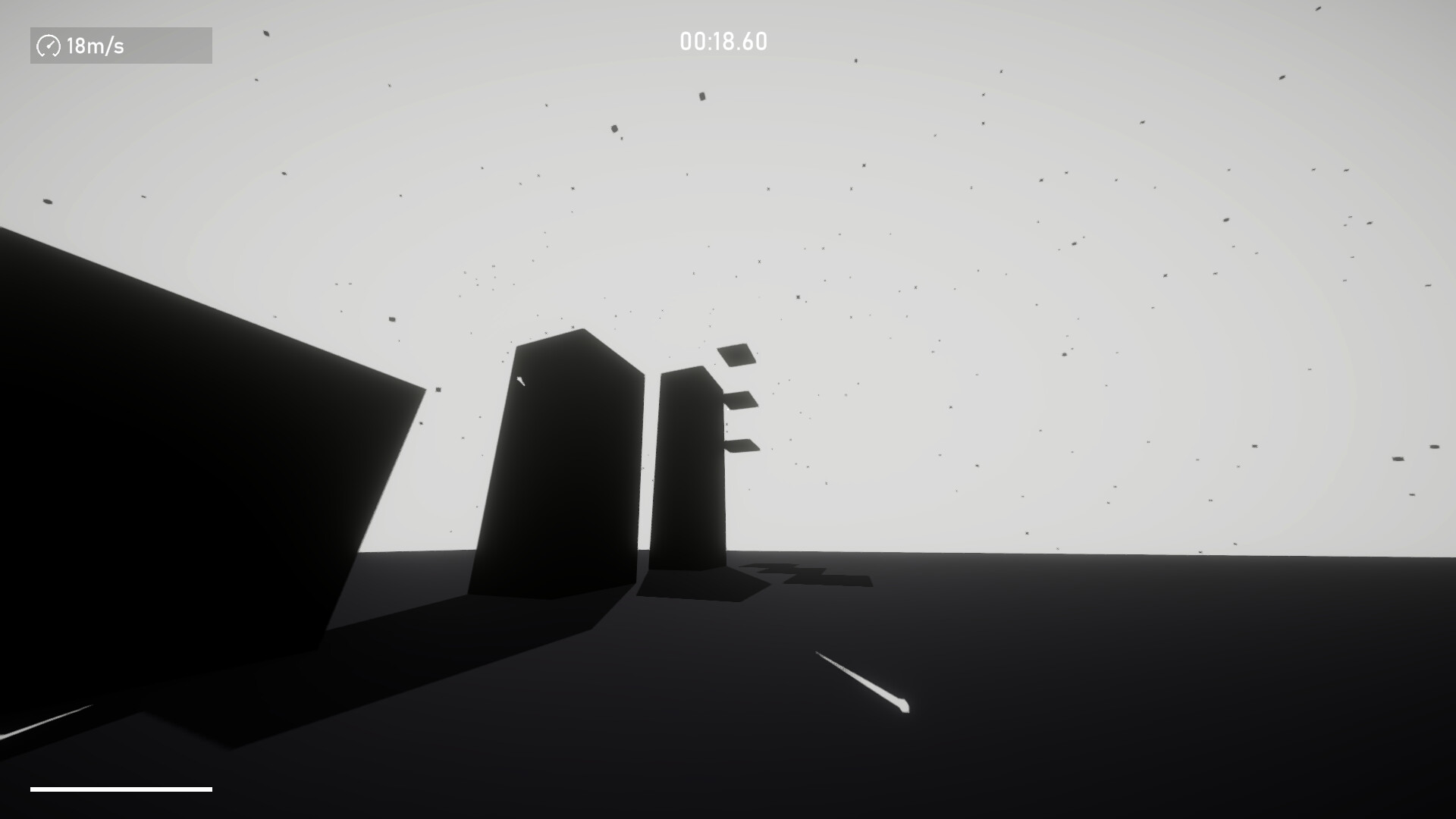Viewport: 1456px width, 819px height.
Task: Switch to the speed panel at top left
Action: pos(121,46)
